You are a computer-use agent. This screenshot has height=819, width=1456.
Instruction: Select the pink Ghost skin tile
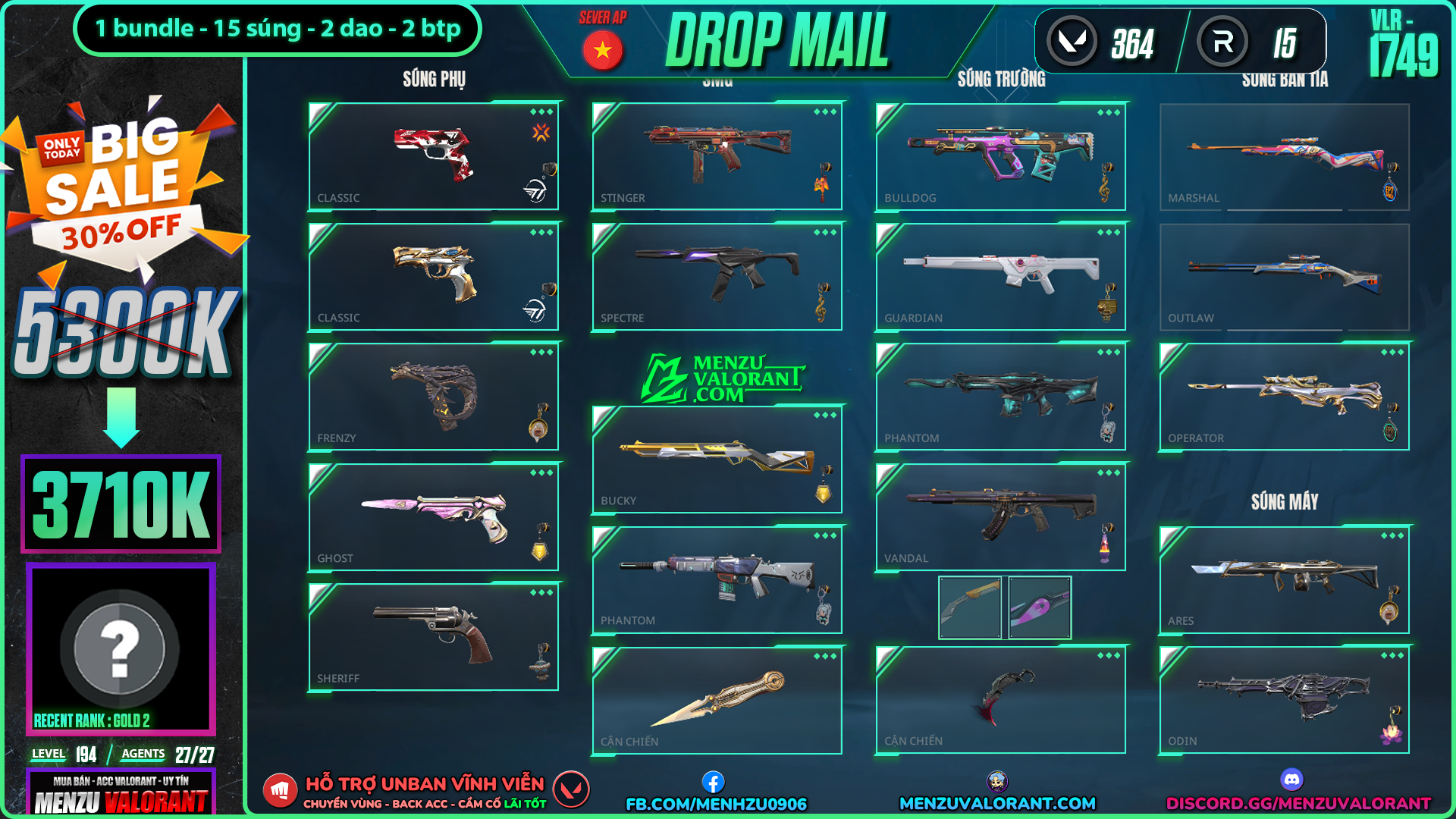(433, 517)
